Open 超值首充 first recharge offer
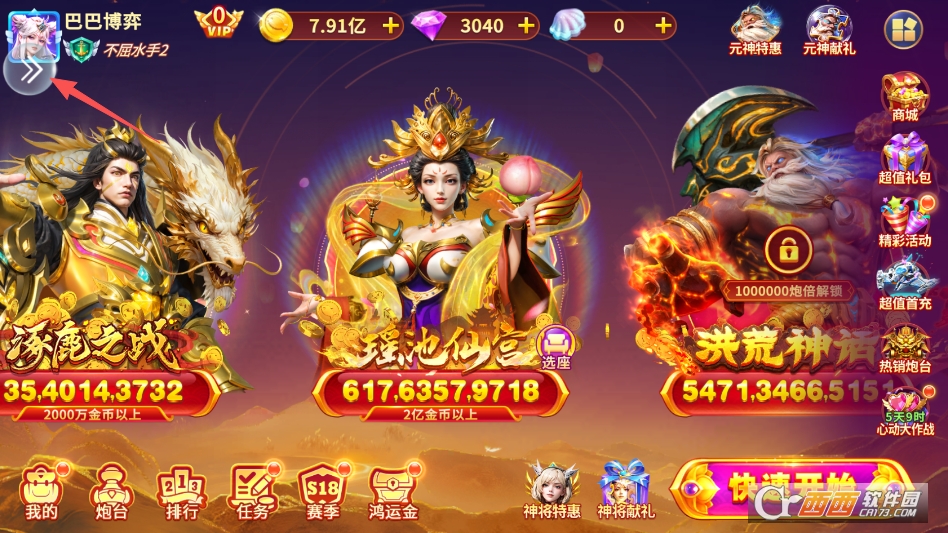The image size is (948, 533). (904, 284)
